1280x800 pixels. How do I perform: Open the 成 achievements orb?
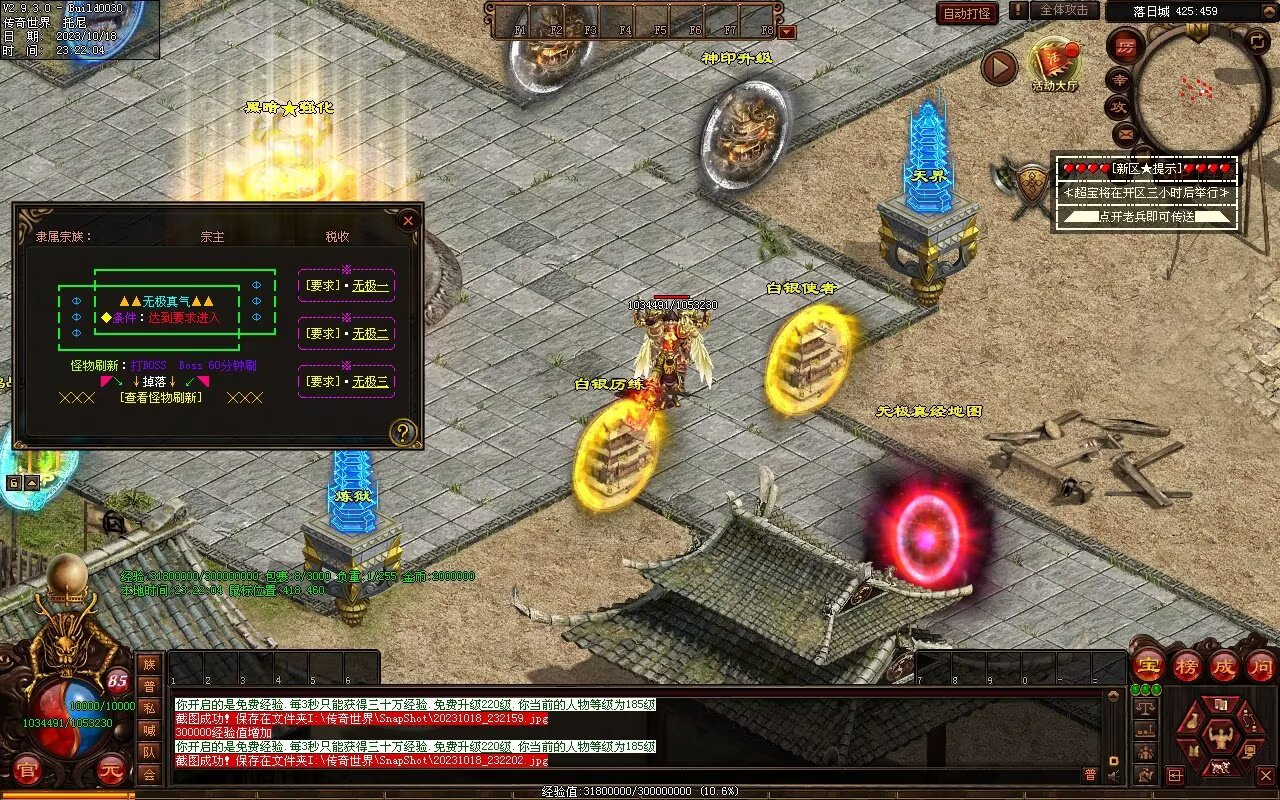coord(1224,665)
